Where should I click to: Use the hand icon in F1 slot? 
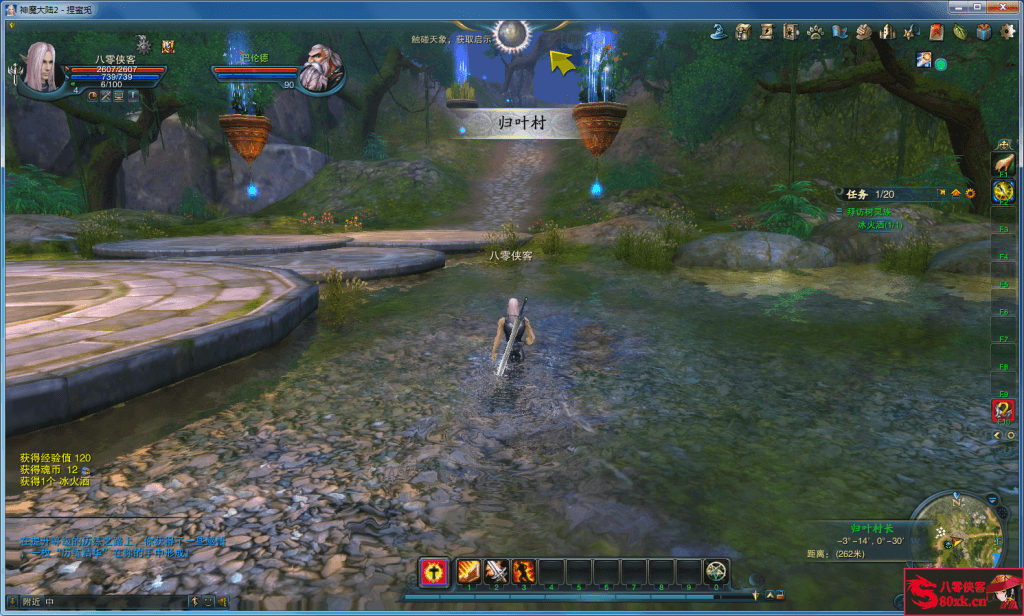coord(1003,163)
